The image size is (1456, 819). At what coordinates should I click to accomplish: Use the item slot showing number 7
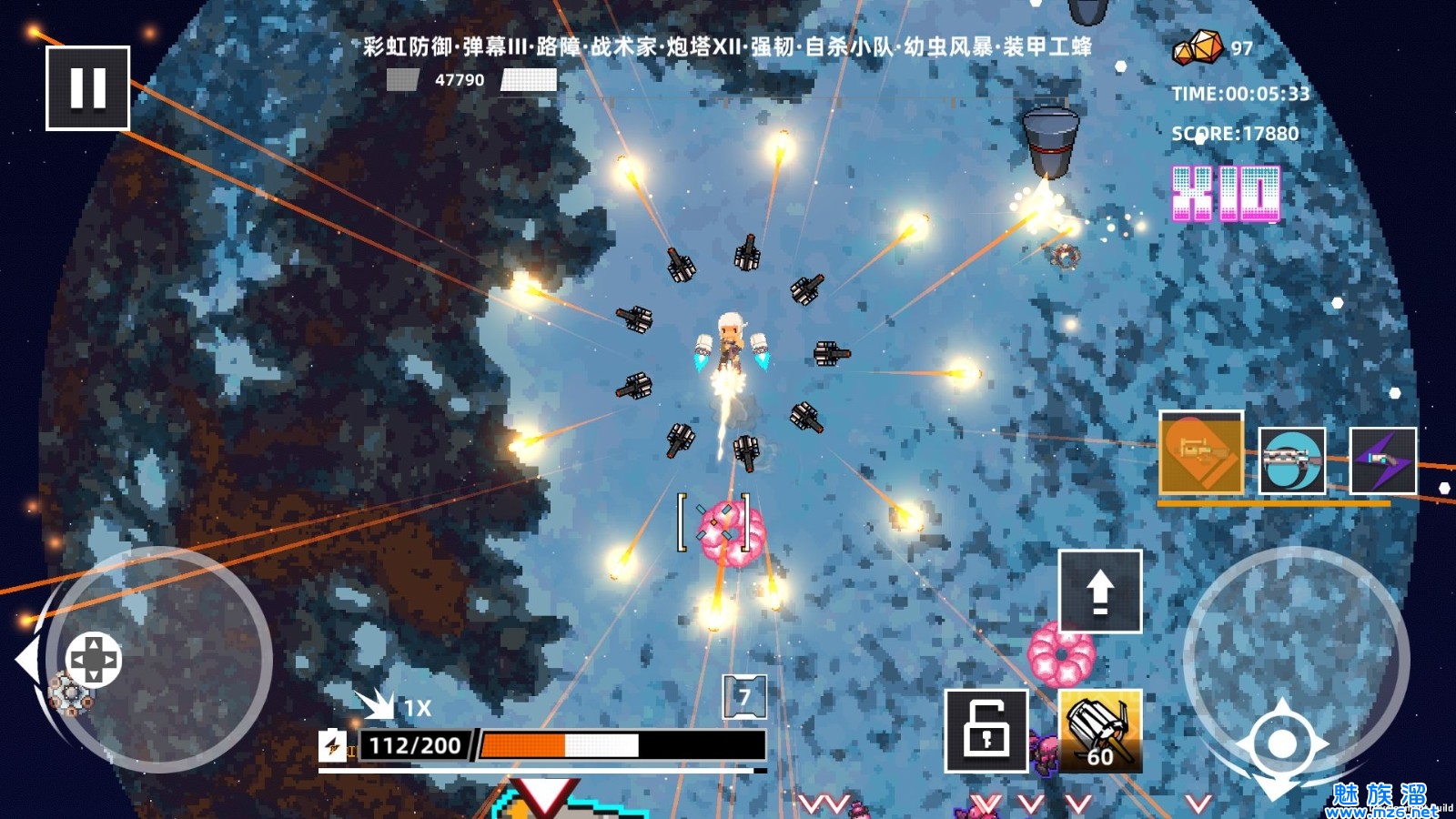point(744,697)
